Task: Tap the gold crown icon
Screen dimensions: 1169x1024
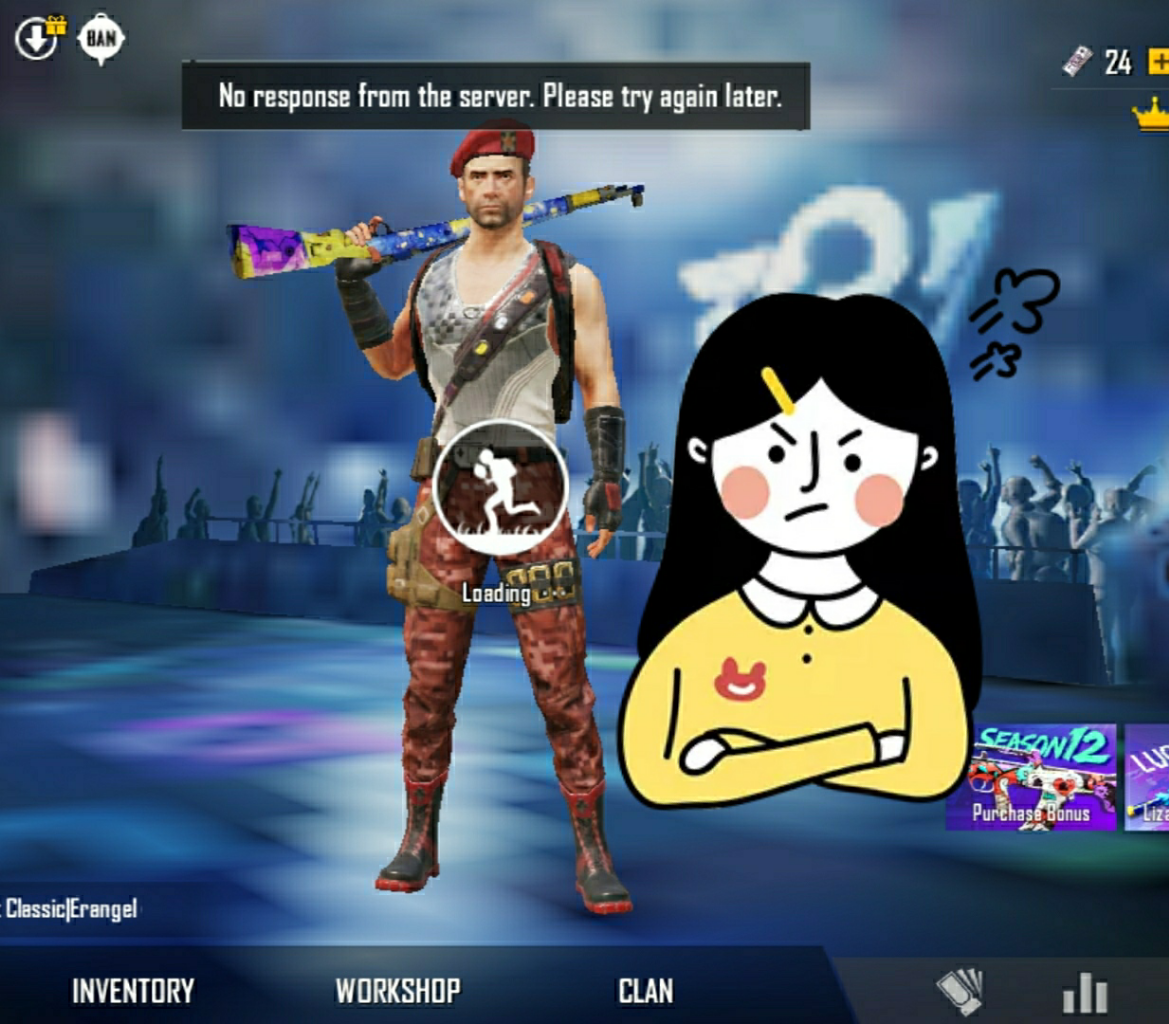Action: click(1151, 113)
